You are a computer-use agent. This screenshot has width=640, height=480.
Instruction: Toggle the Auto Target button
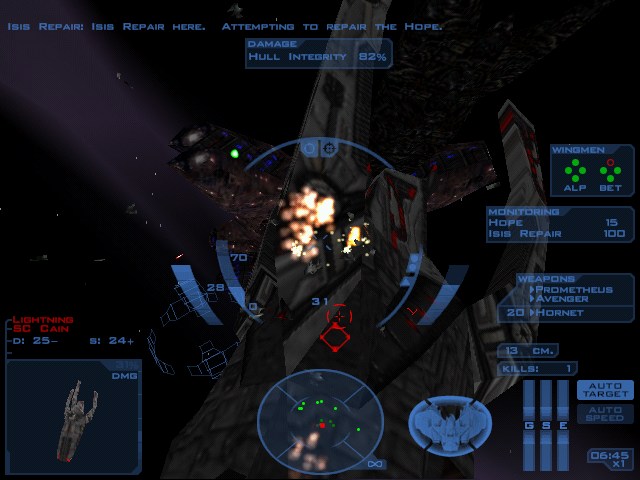605,390
